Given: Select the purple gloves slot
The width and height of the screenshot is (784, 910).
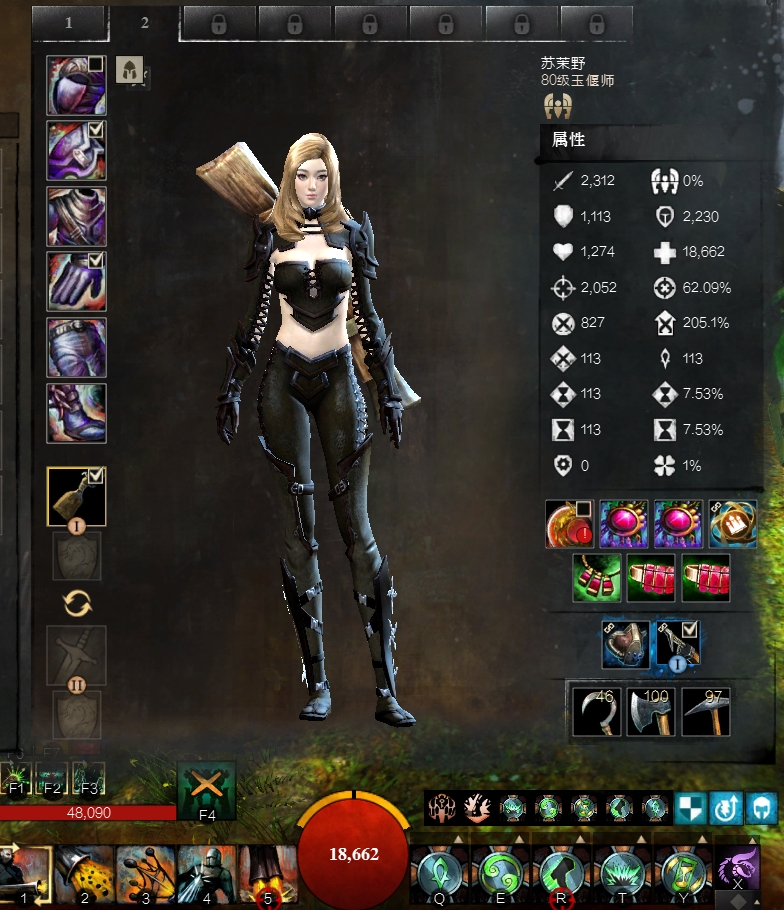Looking at the screenshot, I should coord(76,281).
